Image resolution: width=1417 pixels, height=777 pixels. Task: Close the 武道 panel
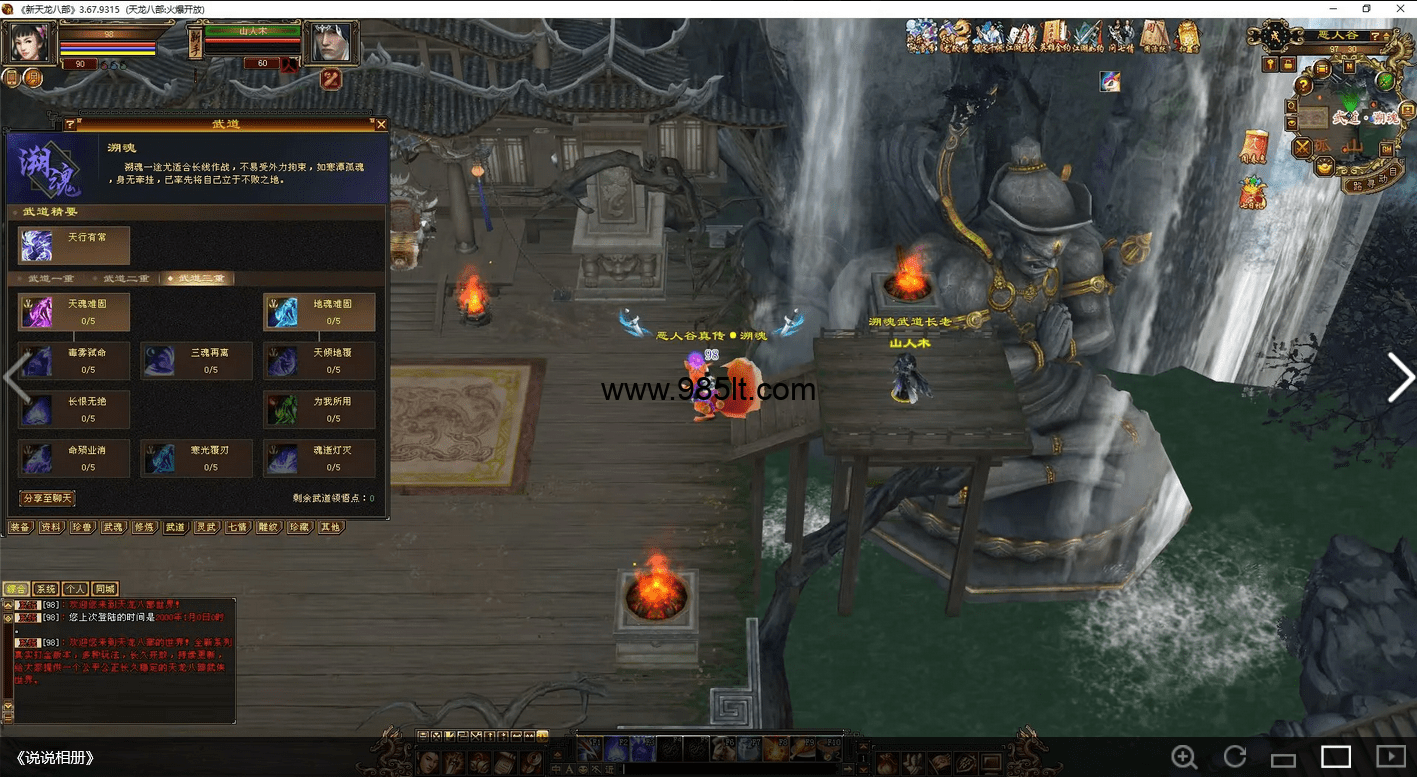pos(381,125)
